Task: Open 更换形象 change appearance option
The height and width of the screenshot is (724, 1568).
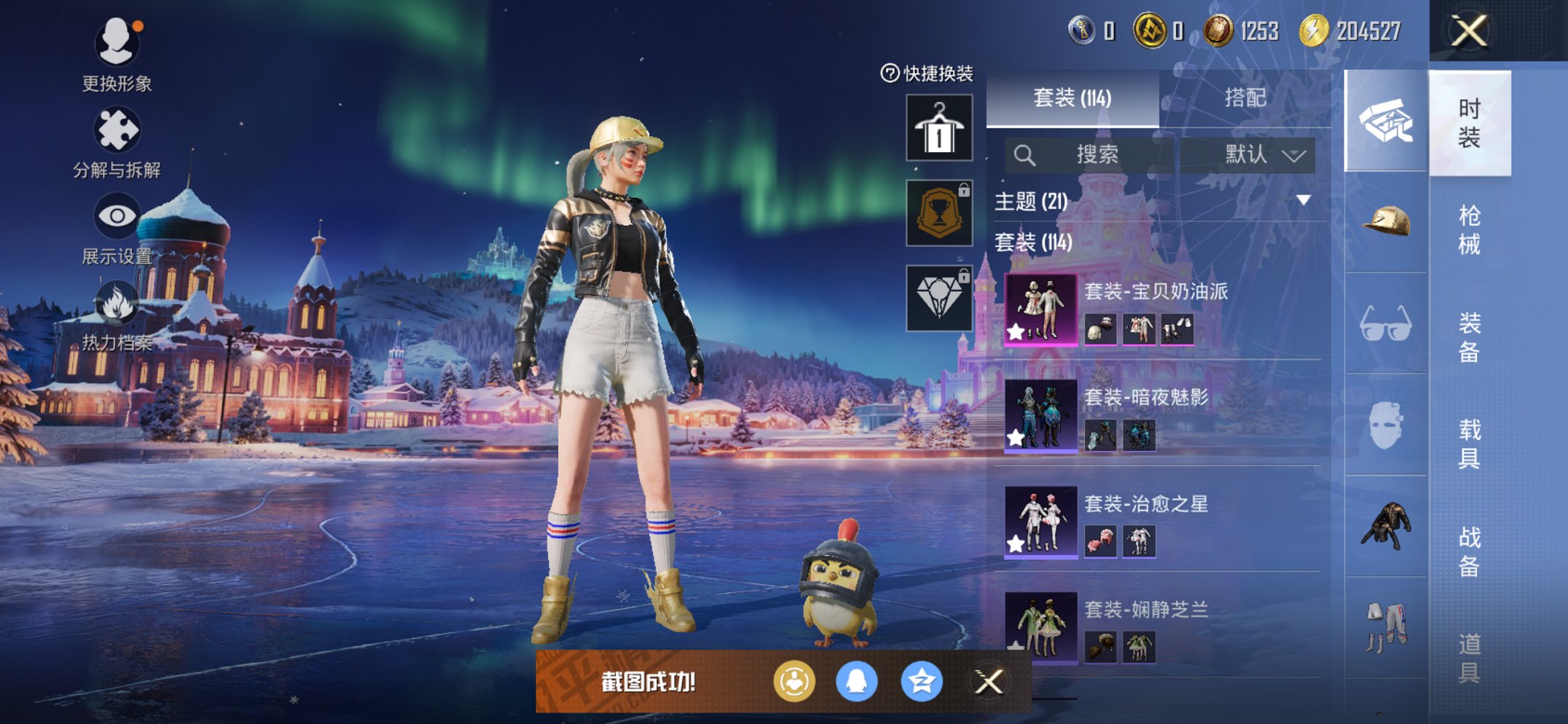Action: coord(117,55)
